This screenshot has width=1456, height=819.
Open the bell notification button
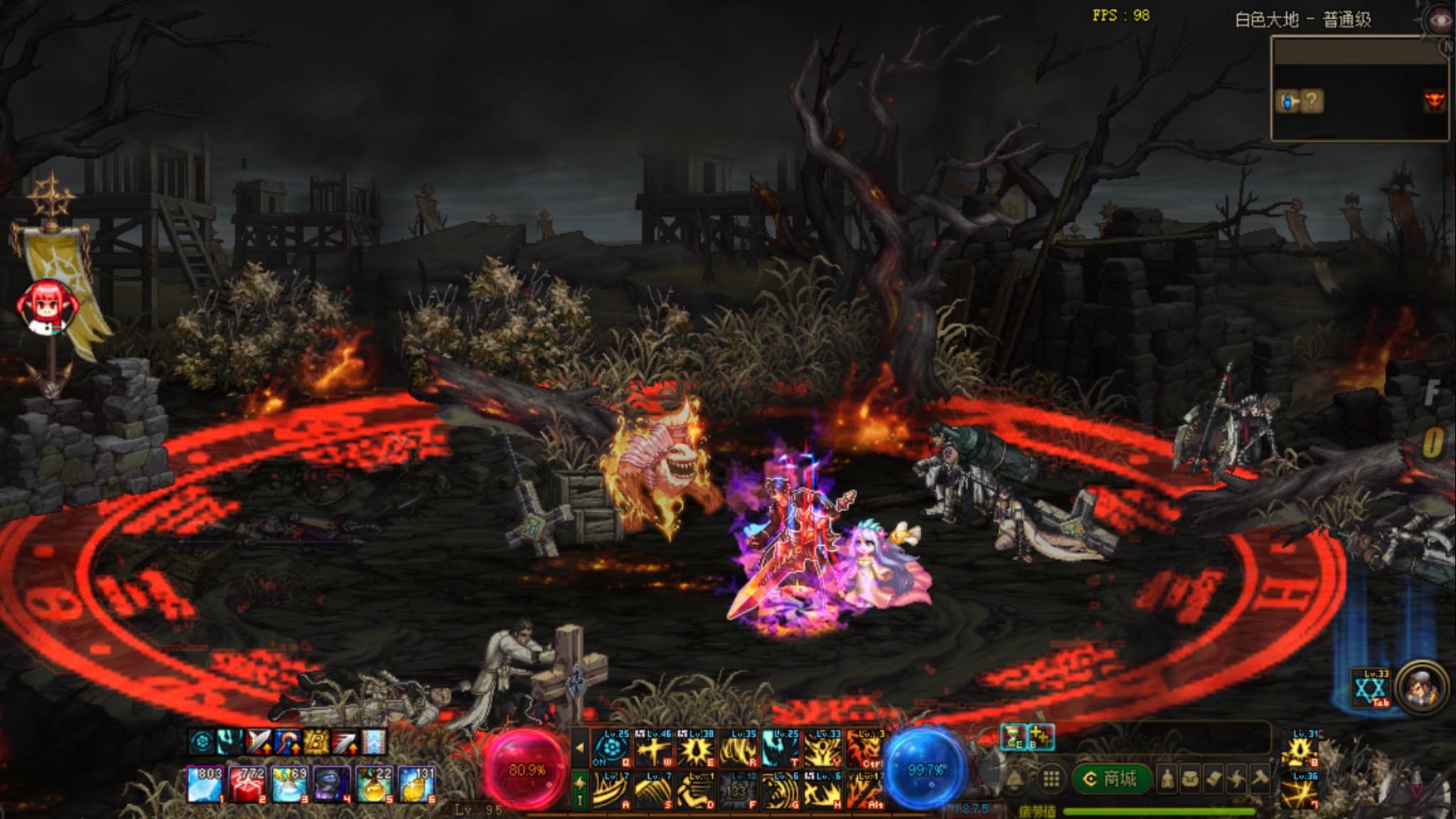pos(1015,780)
